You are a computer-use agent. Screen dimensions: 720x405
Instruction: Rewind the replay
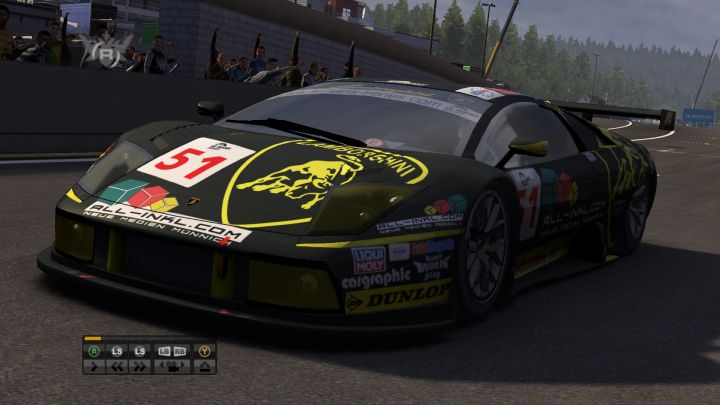[x=116, y=366]
